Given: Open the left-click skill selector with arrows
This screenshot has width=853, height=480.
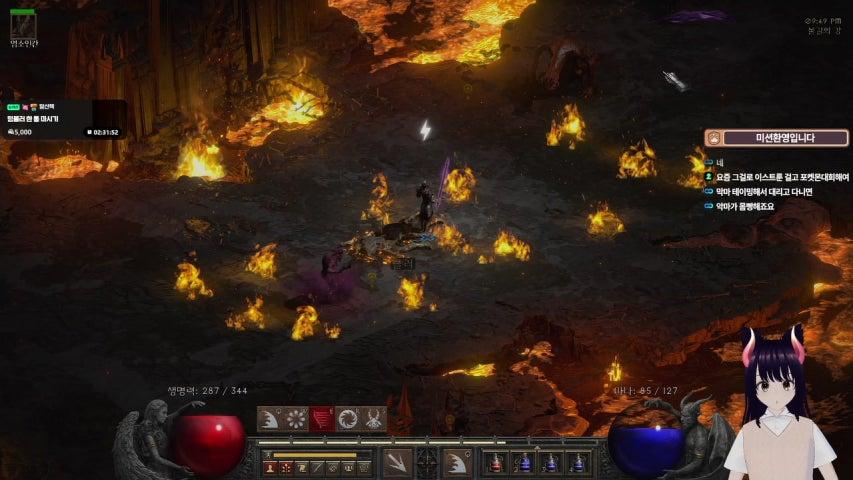Looking at the screenshot, I should point(397,462).
